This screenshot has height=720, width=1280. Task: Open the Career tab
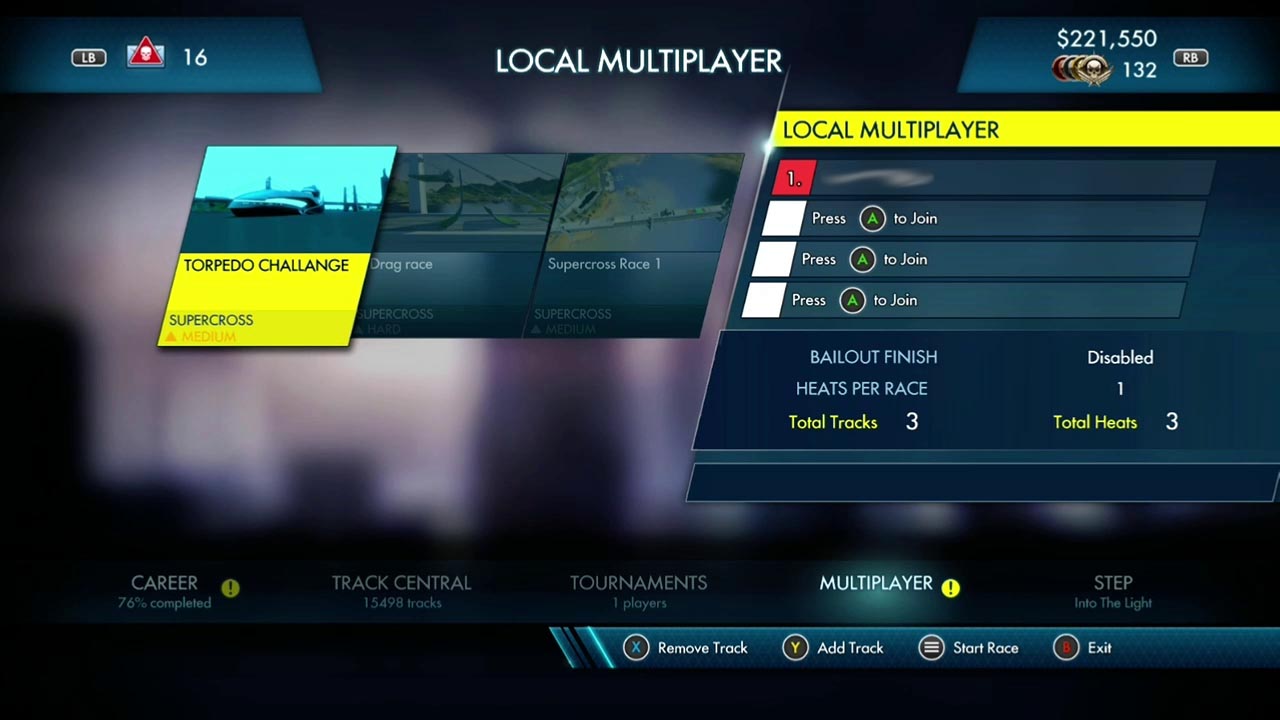pos(165,590)
